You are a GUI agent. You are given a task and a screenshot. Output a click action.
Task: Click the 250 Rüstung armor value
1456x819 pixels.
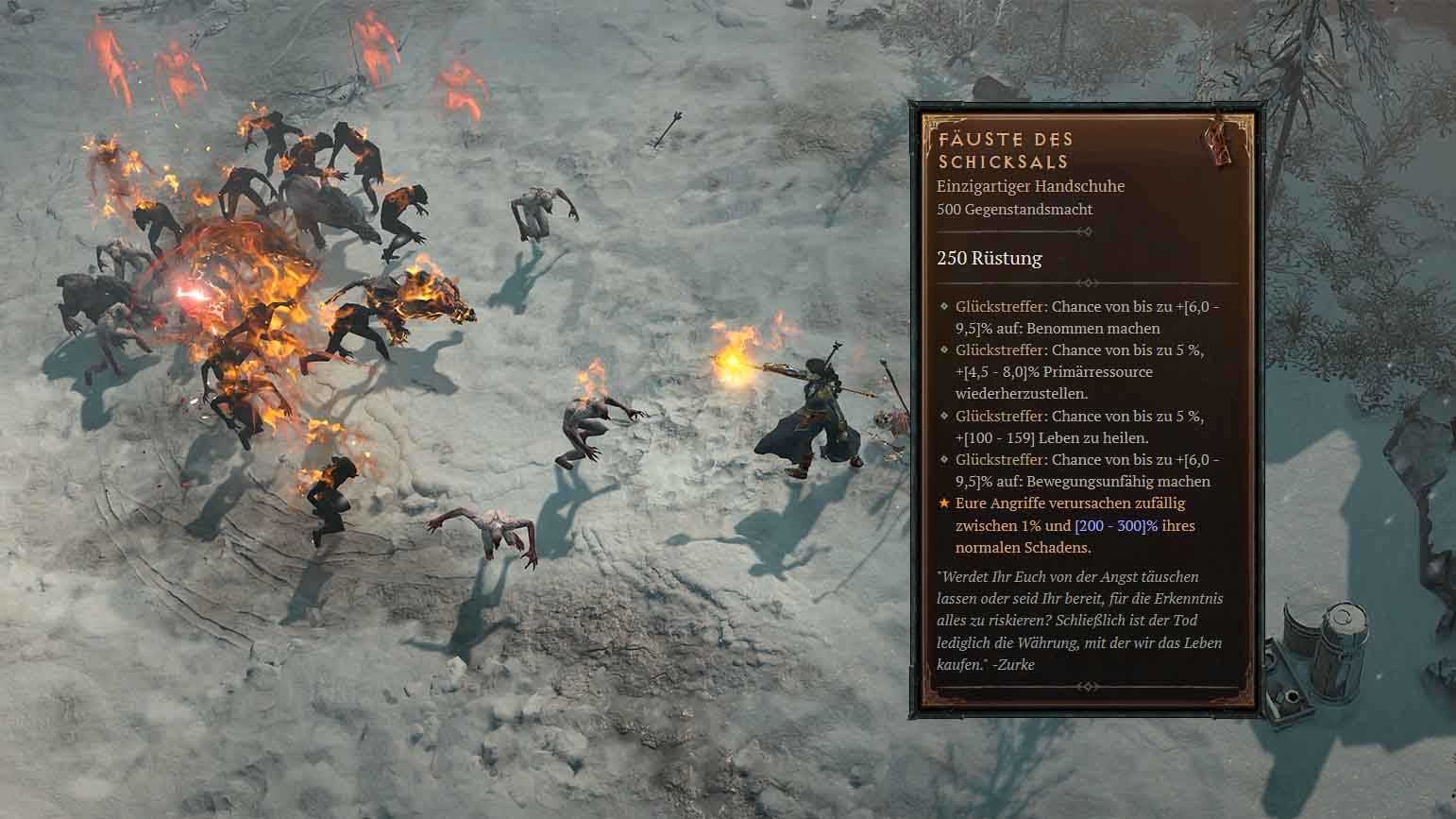pyautogui.click(x=989, y=258)
